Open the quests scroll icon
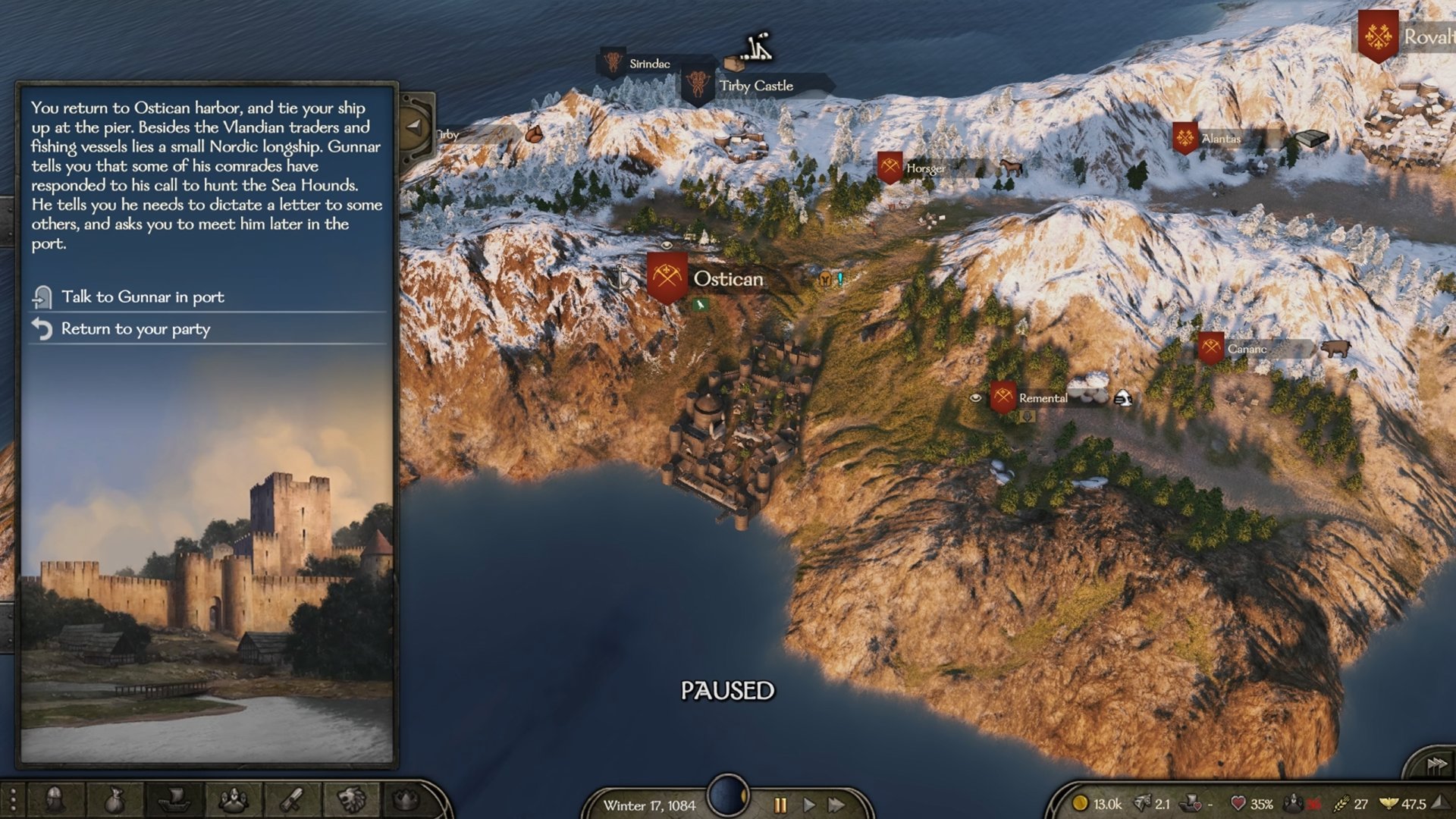The width and height of the screenshot is (1456, 819). 293,799
